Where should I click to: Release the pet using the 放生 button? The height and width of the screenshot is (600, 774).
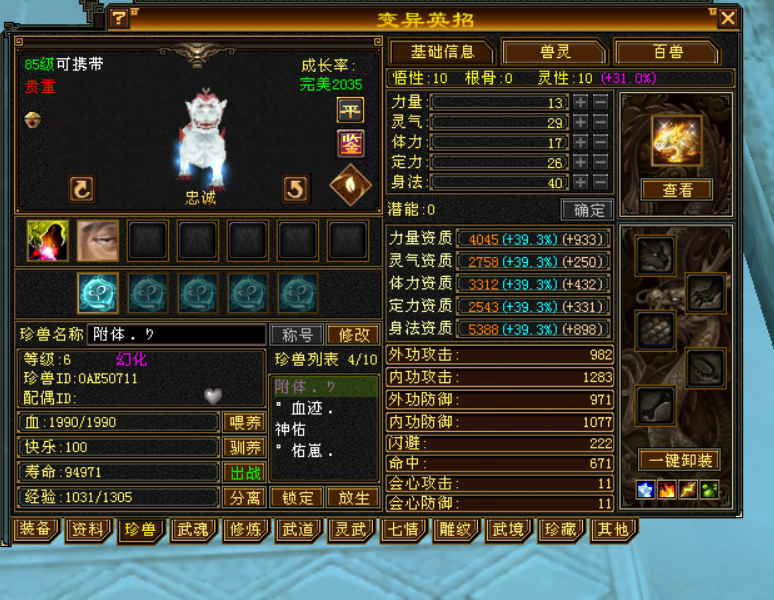(354, 497)
